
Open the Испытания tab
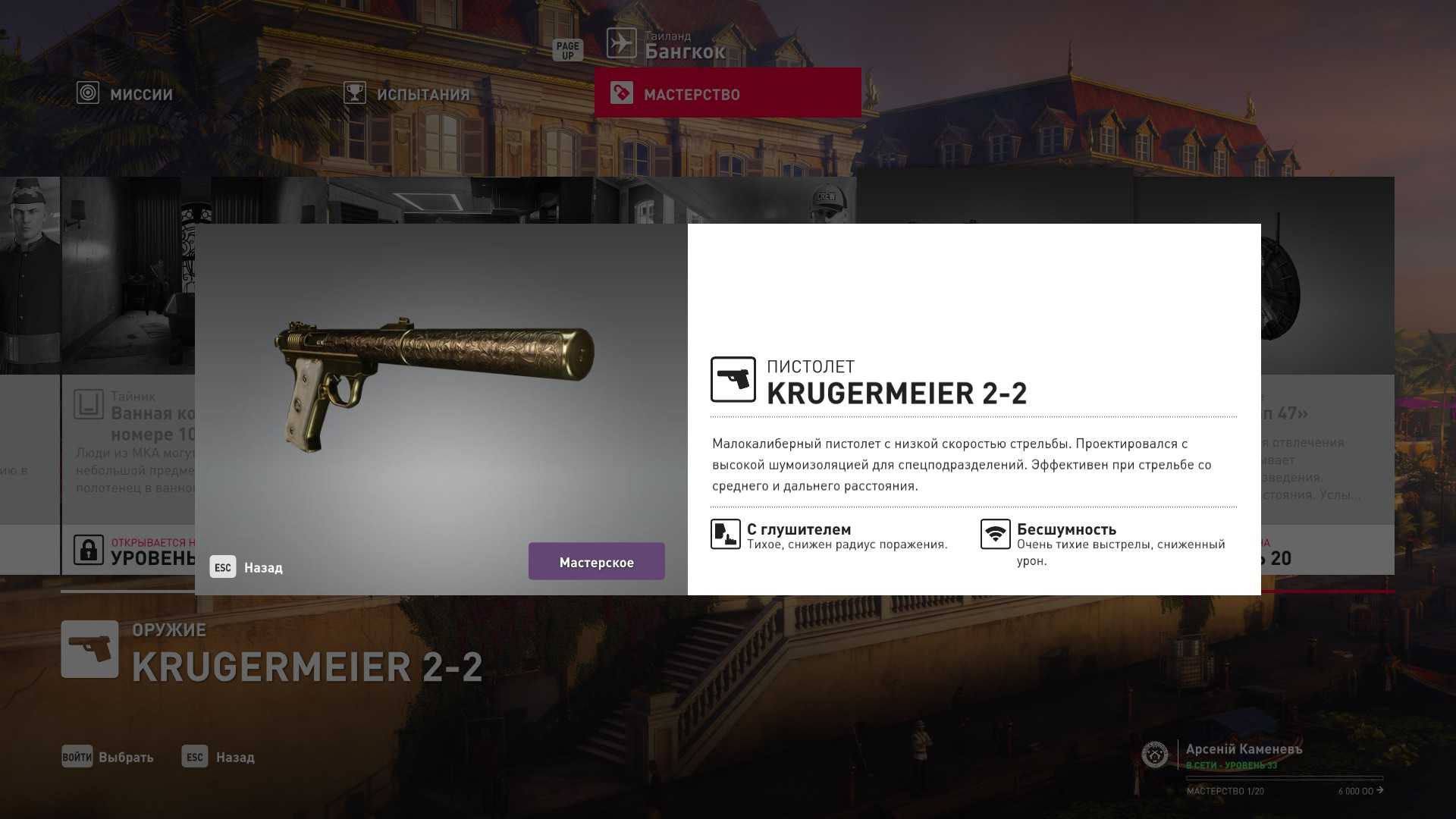click(407, 94)
